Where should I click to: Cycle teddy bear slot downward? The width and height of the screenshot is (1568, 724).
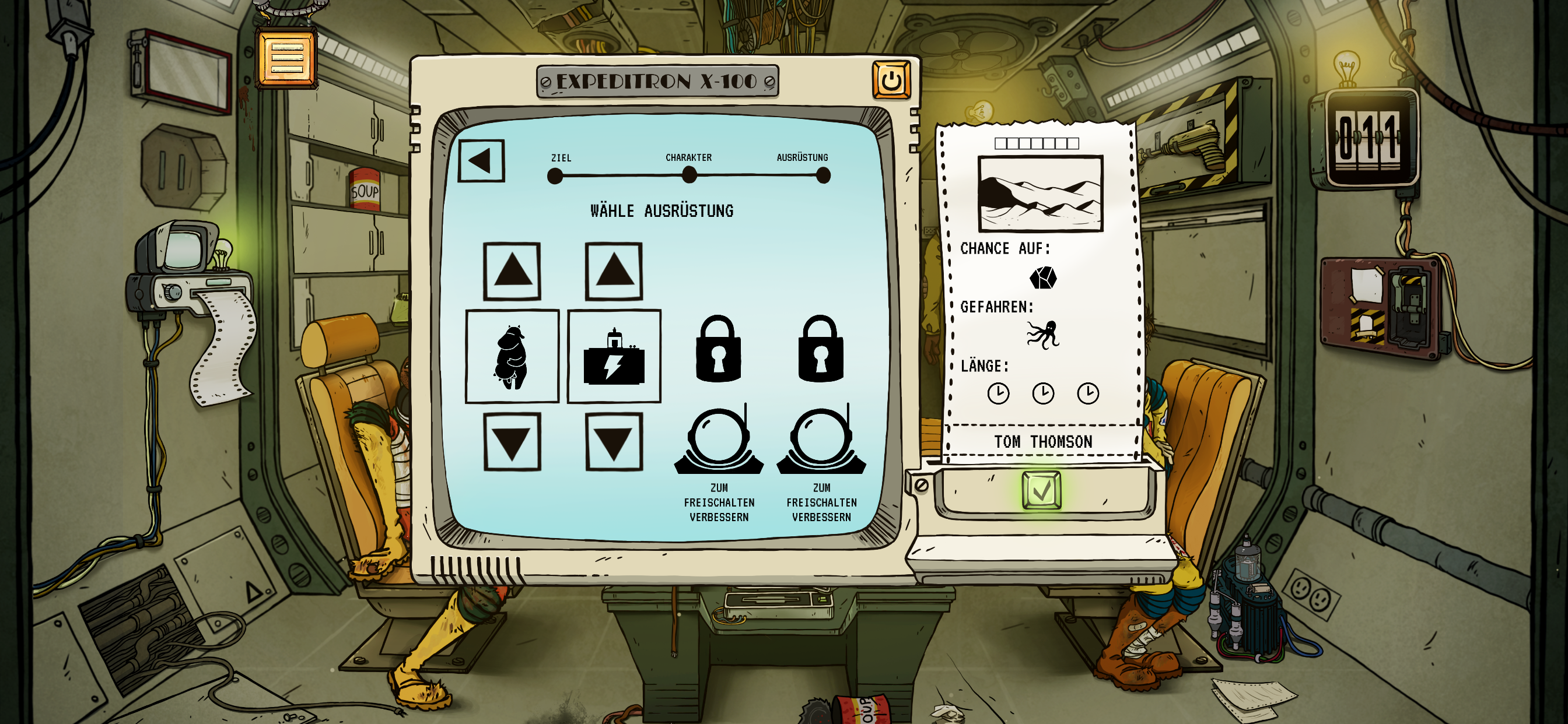(512, 442)
